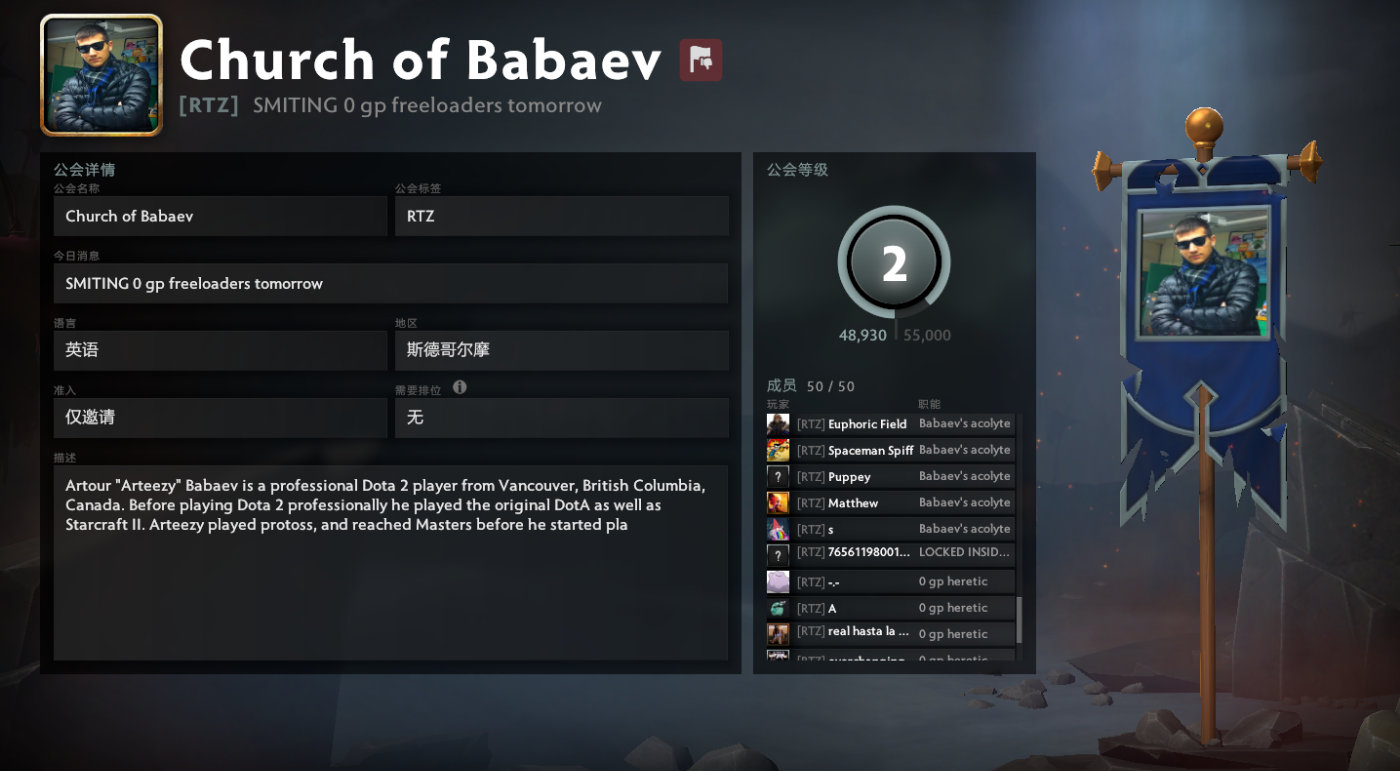Click the LOCKED INSID role label
The image size is (1400, 771).
(x=966, y=552)
